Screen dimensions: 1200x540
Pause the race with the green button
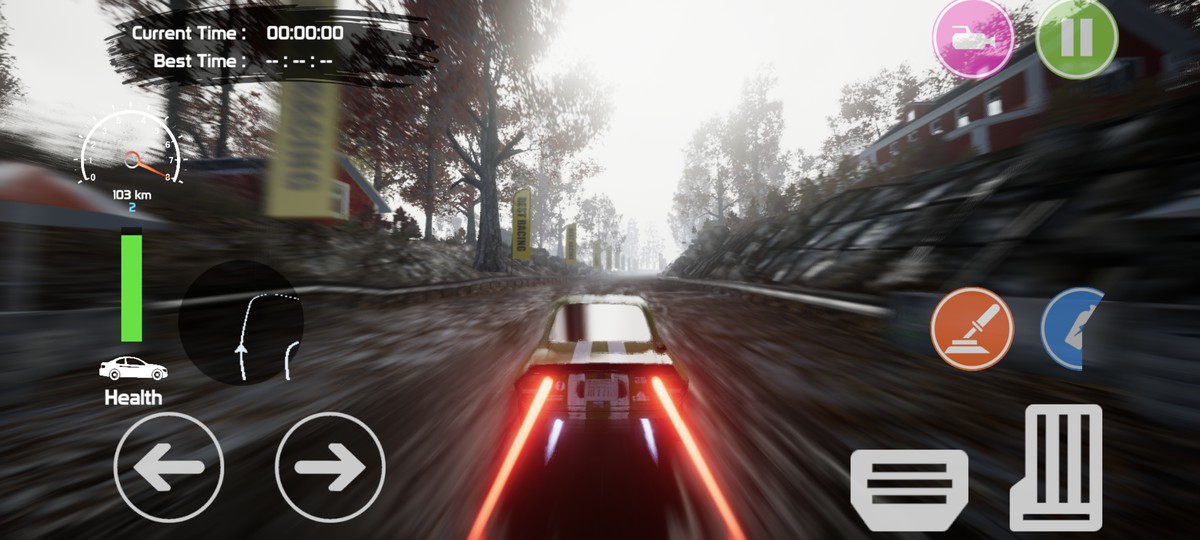coord(1076,38)
